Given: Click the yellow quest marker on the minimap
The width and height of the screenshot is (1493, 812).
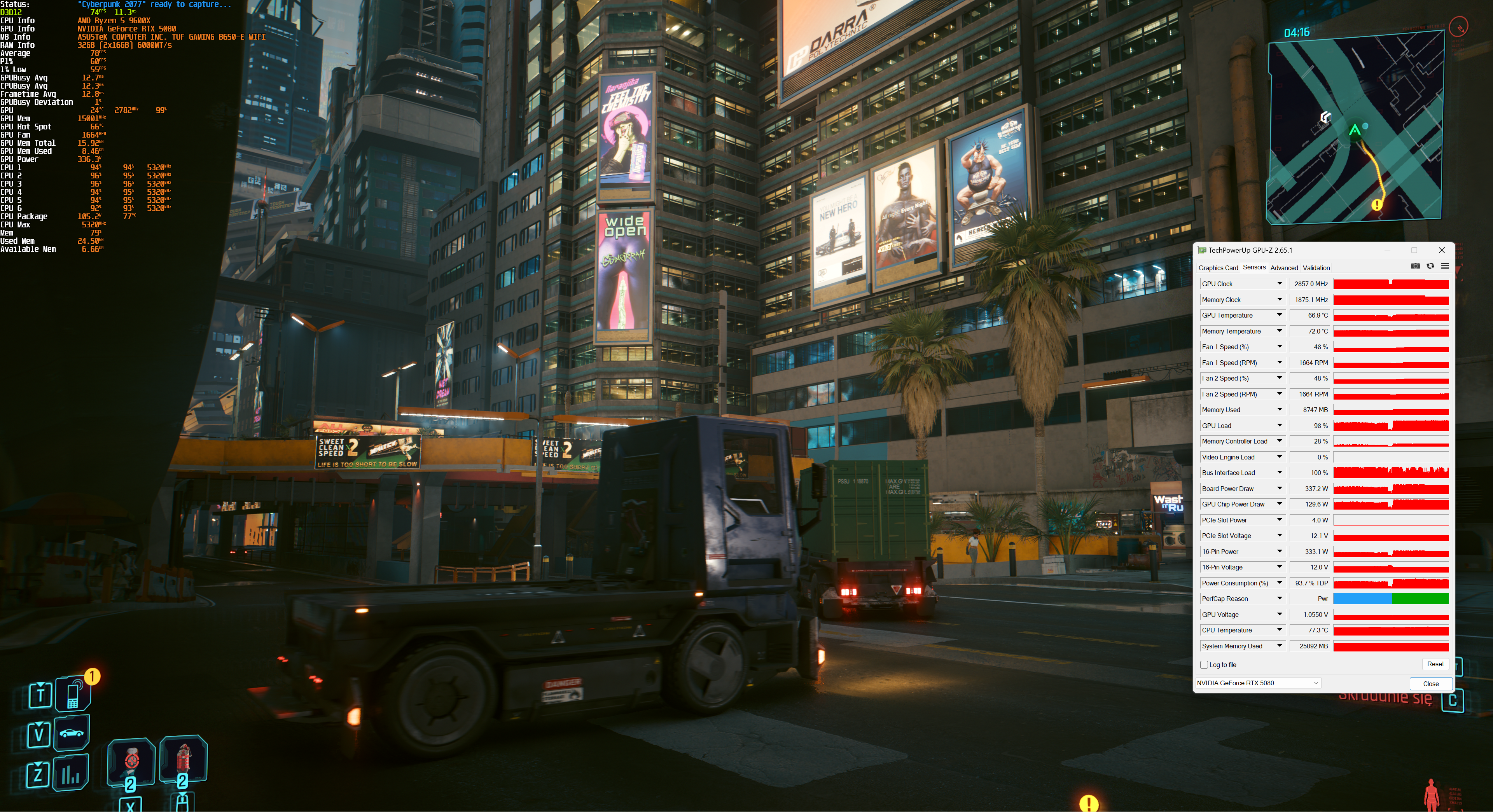Looking at the screenshot, I should pyautogui.click(x=1376, y=204).
